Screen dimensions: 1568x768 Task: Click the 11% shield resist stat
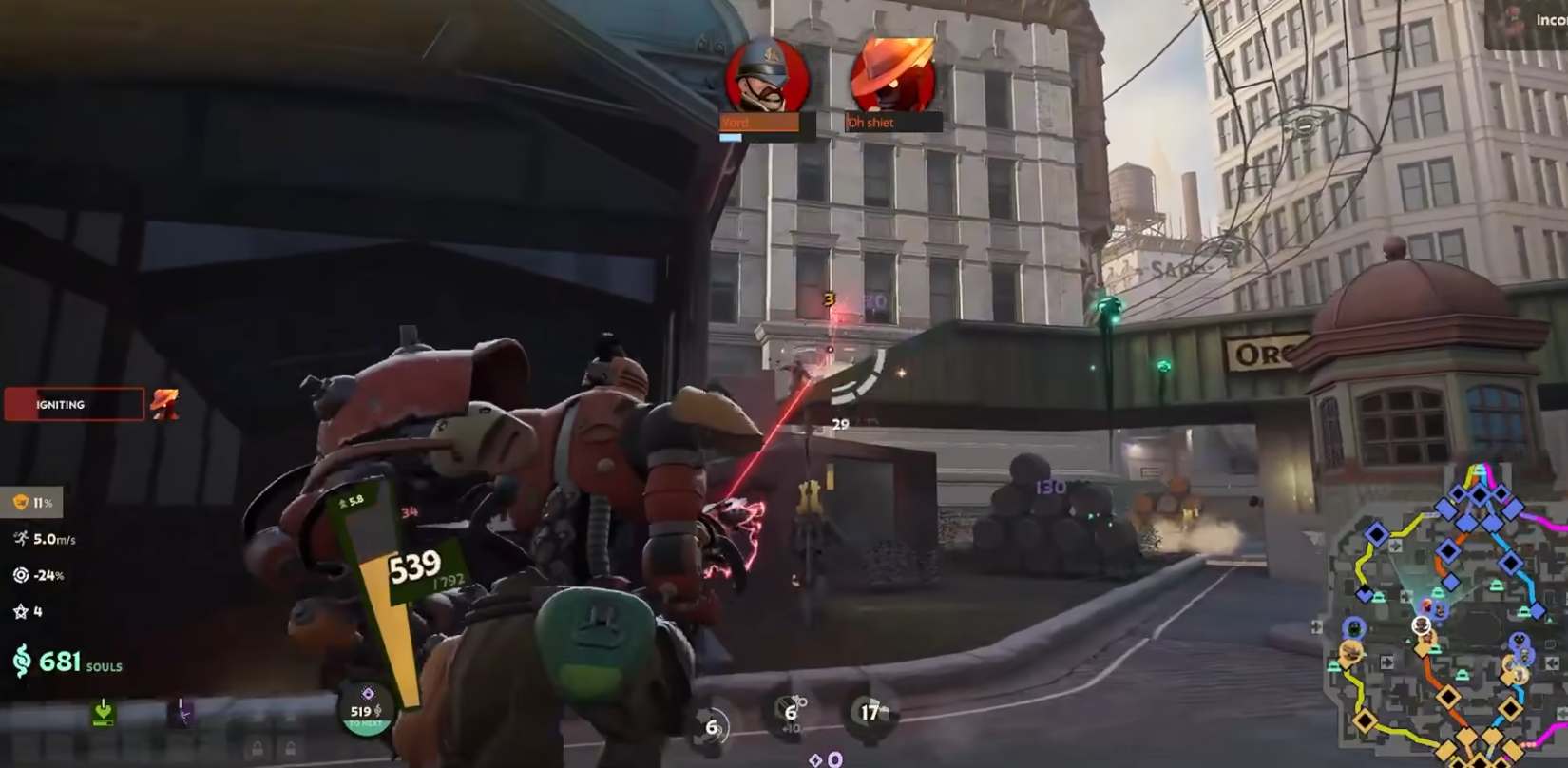pos(32,502)
